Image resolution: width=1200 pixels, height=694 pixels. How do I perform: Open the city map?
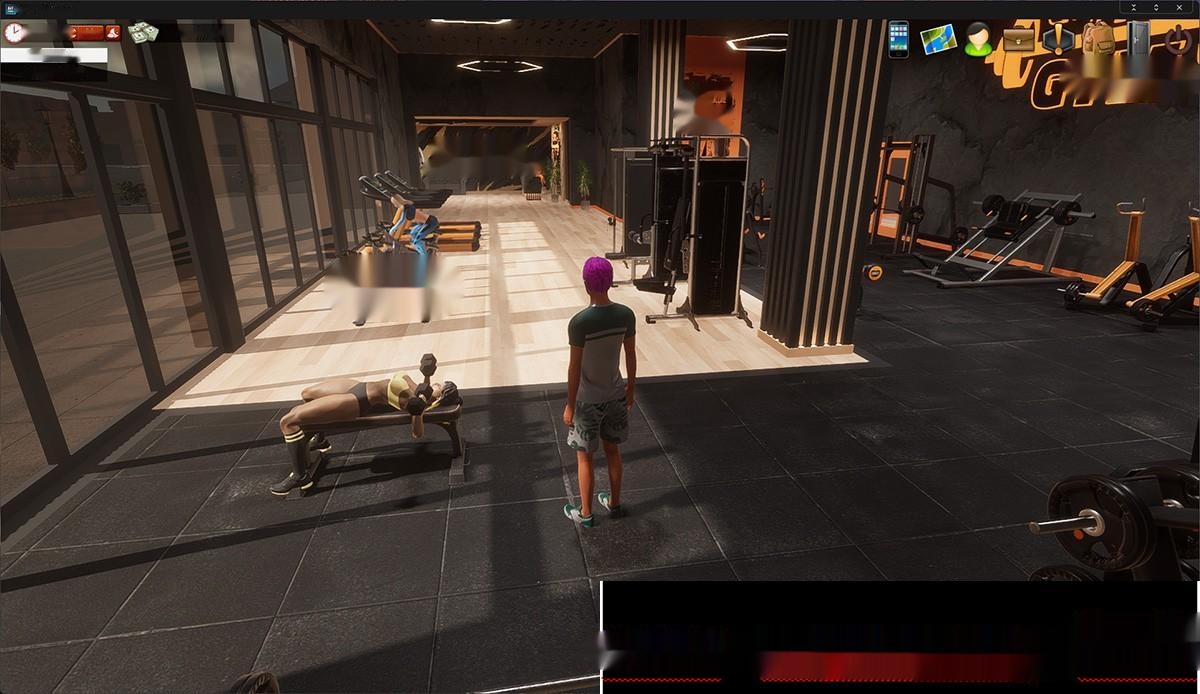tap(938, 39)
